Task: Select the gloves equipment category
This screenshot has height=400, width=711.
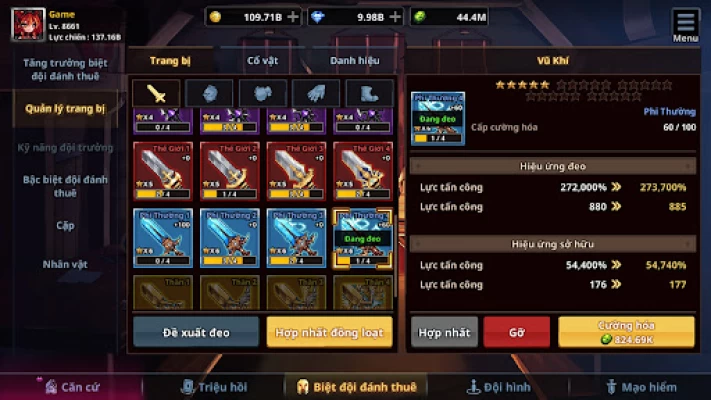Action: 316,93
